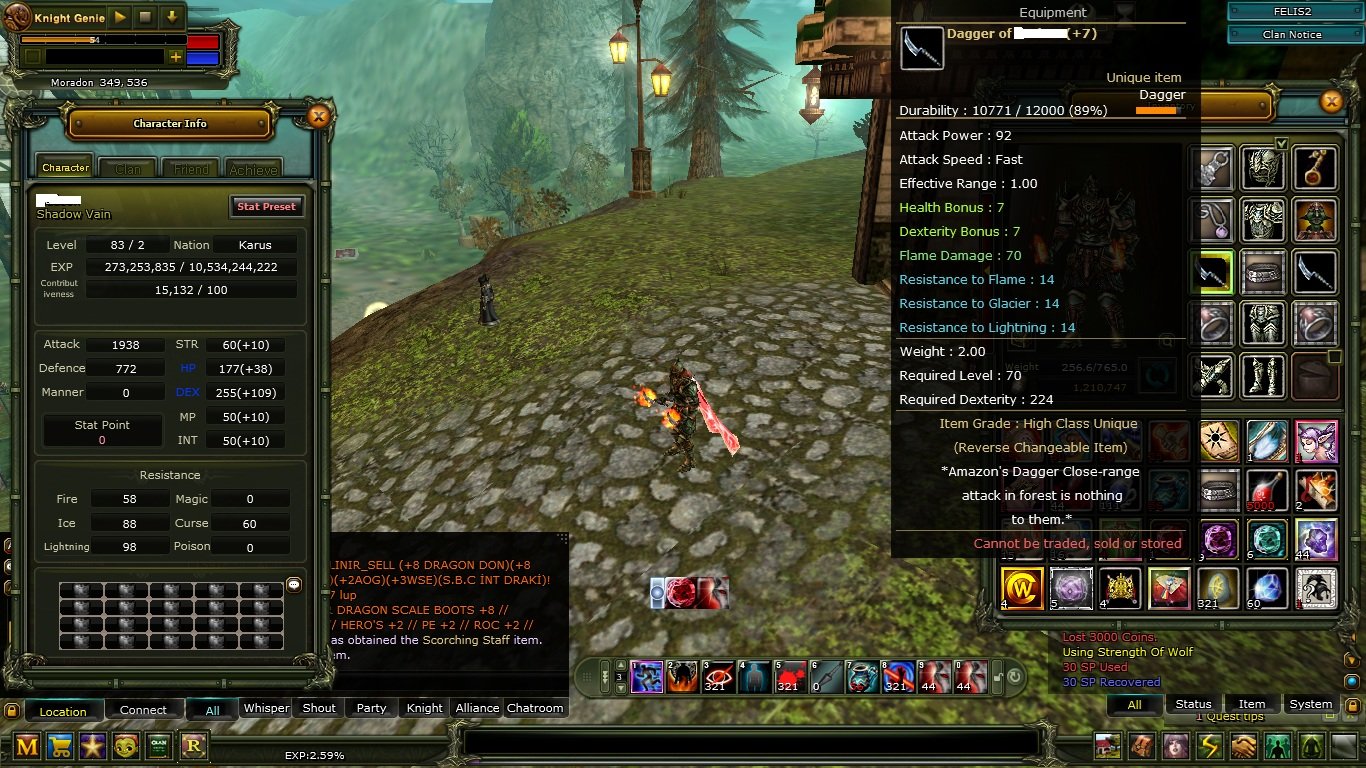Viewport: 1366px width, 768px height.
Task: Click the CLAN icon next to the NPC face
Action: [x=158, y=746]
